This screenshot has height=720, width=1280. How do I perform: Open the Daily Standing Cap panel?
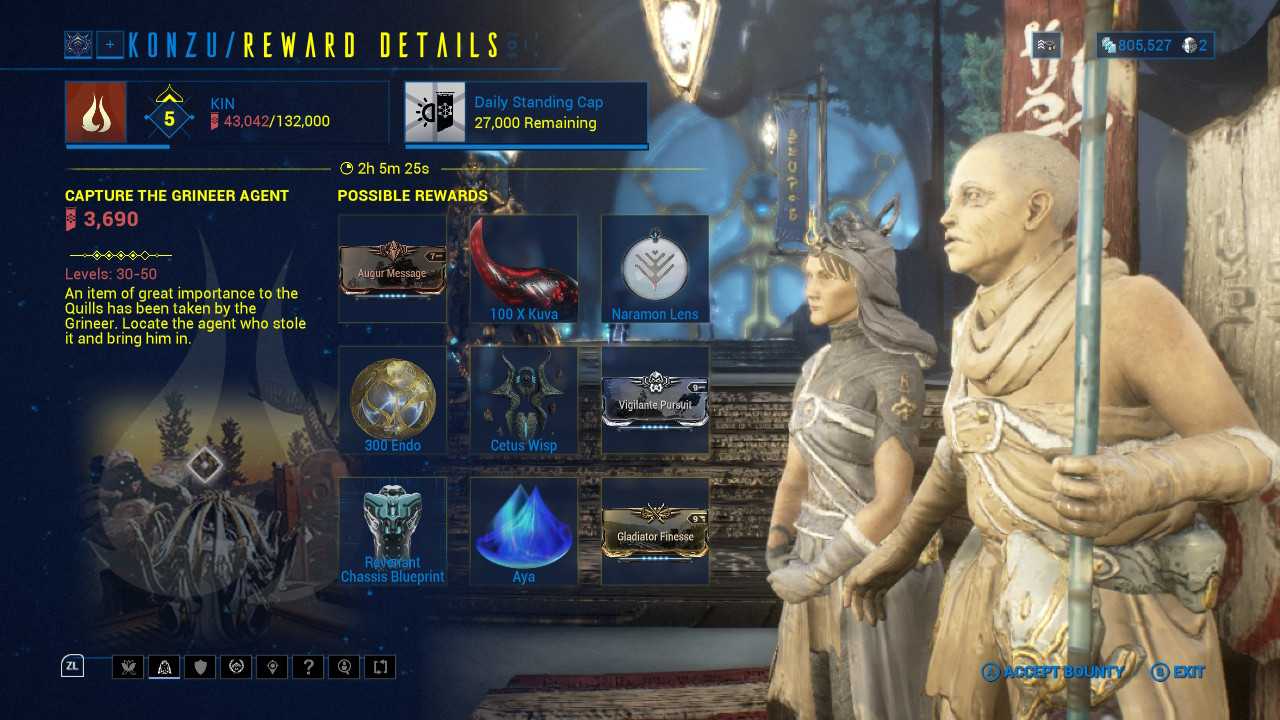(x=526, y=111)
